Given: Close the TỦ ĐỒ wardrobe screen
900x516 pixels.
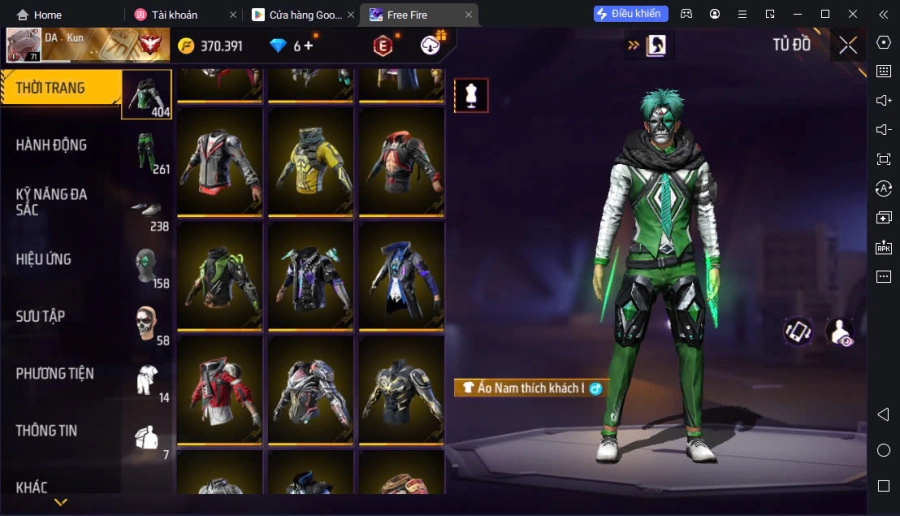Looking at the screenshot, I should pyautogui.click(x=848, y=45).
